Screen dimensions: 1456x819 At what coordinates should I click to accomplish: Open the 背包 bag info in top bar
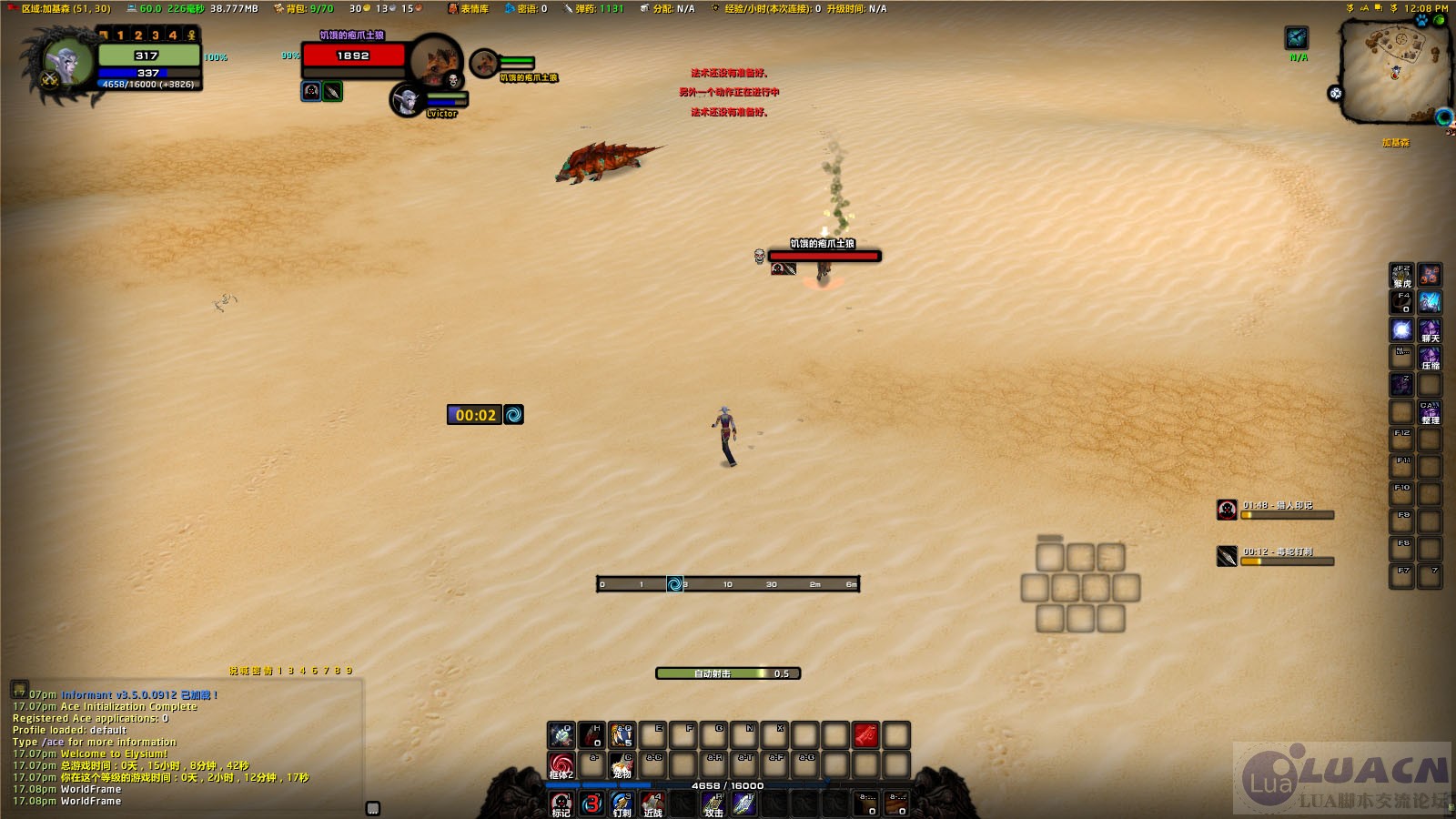pos(304,8)
